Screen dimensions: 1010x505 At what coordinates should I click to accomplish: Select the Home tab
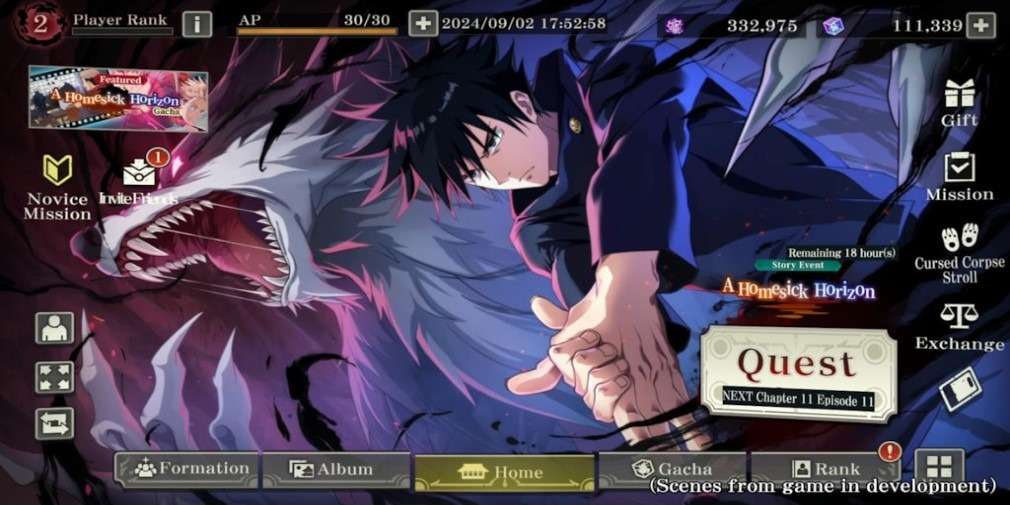click(x=504, y=471)
